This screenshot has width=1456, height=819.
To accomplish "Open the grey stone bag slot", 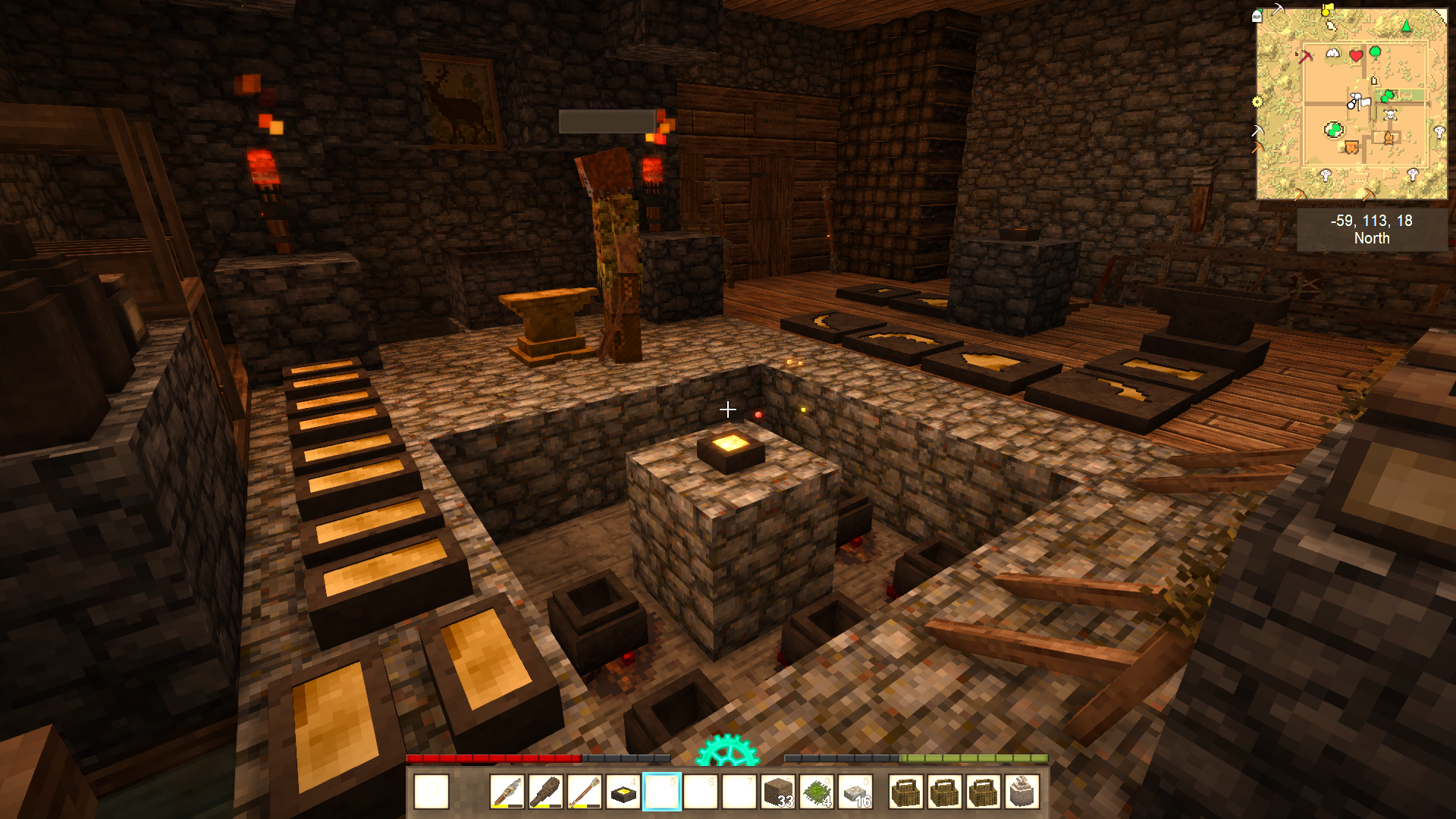I will [x=1021, y=792].
